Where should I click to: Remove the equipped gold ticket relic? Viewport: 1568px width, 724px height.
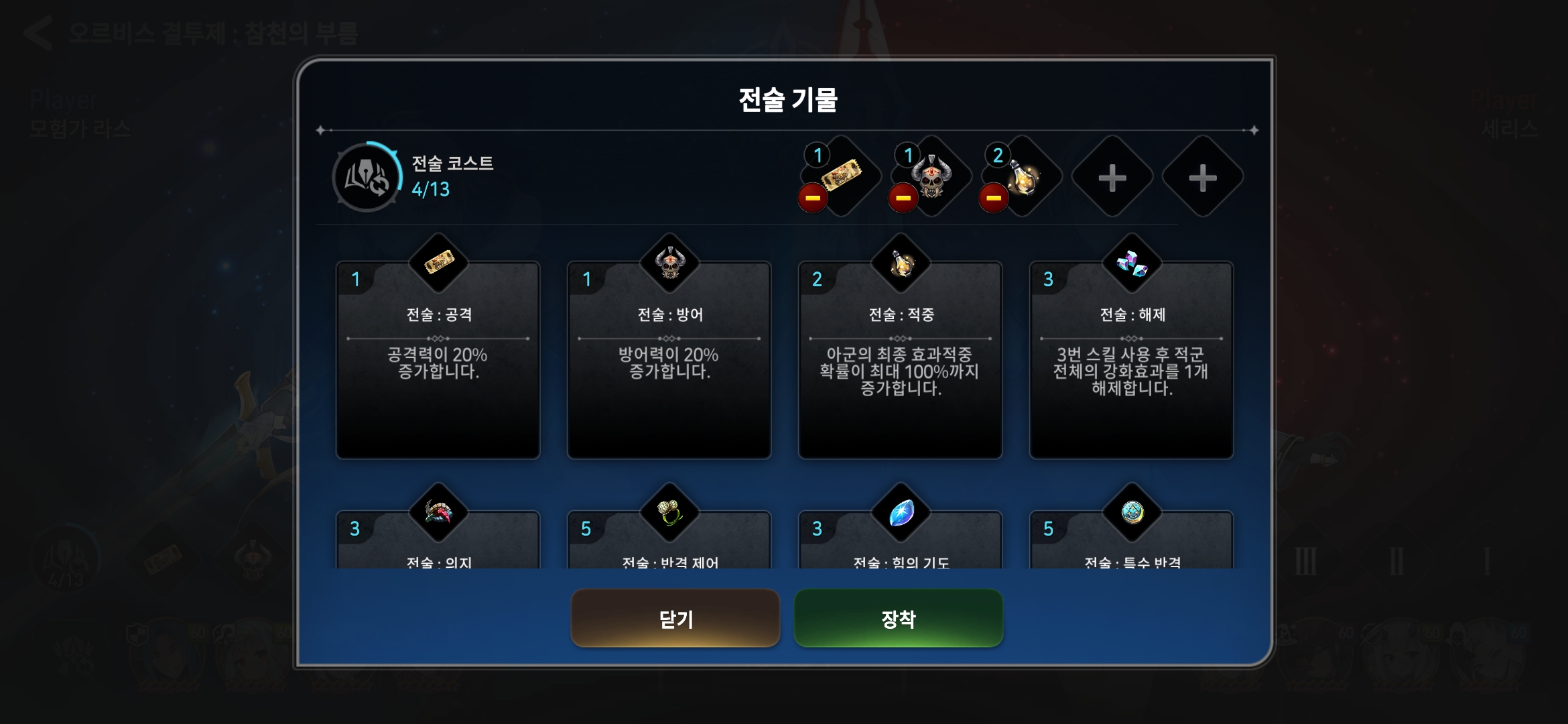click(x=813, y=198)
